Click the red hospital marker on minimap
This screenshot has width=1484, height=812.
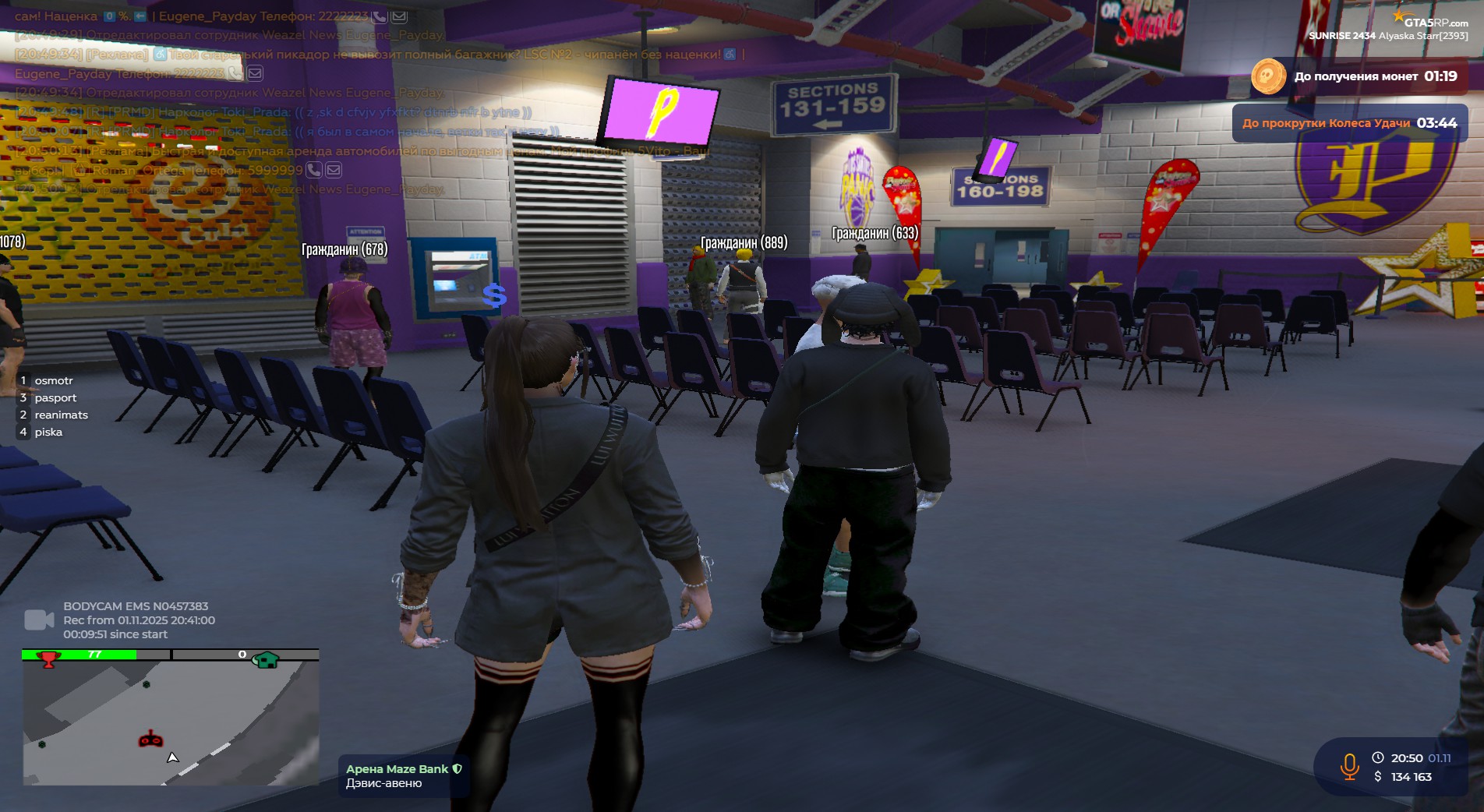tap(150, 739)
